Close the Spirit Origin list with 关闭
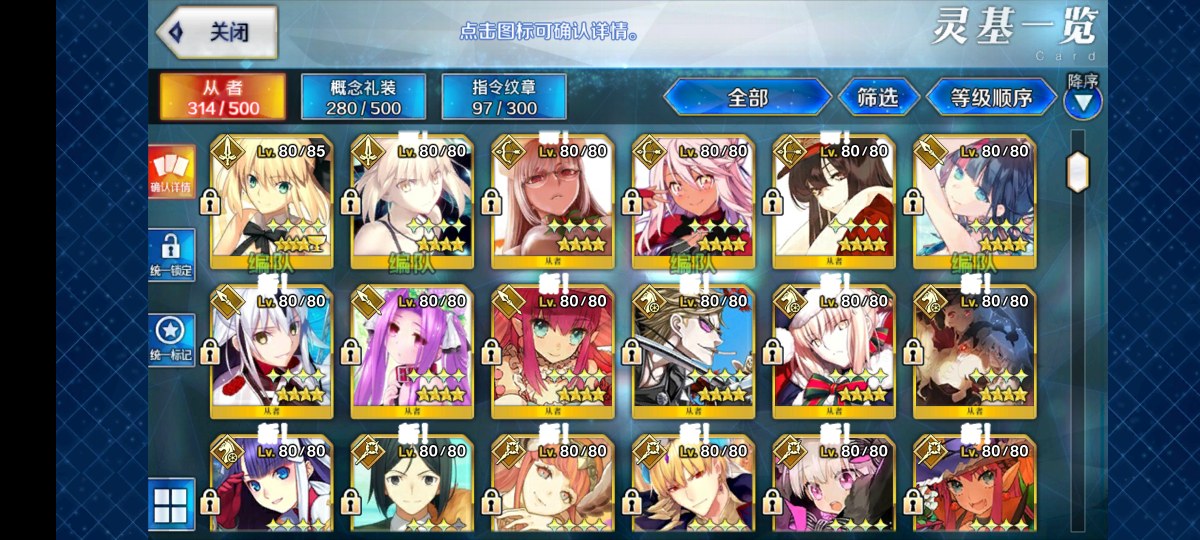 tap(216, 32)
